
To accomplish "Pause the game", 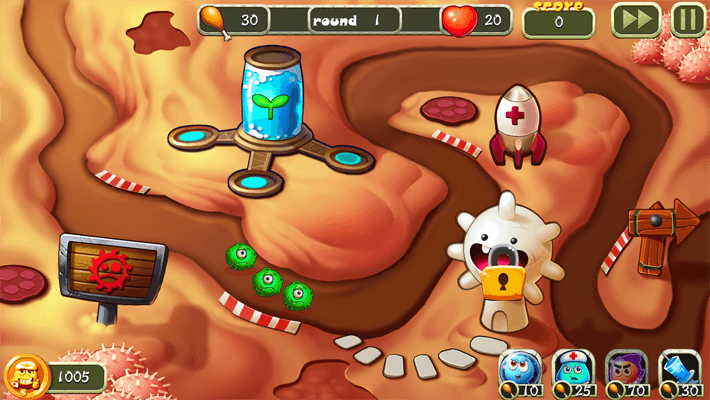I will [688, 20].
